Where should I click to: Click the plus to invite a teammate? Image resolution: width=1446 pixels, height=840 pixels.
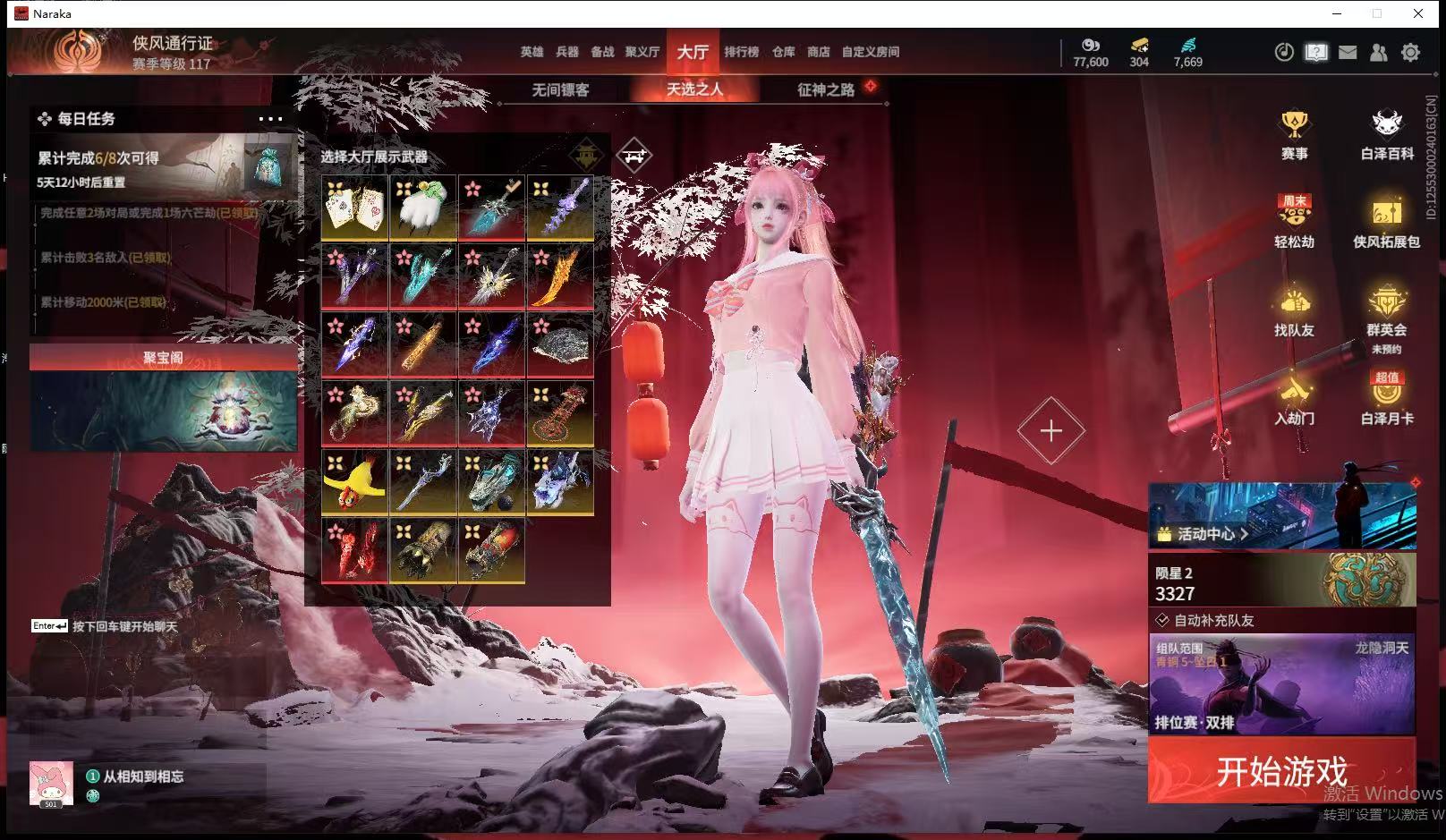(x=1050, y=431)
